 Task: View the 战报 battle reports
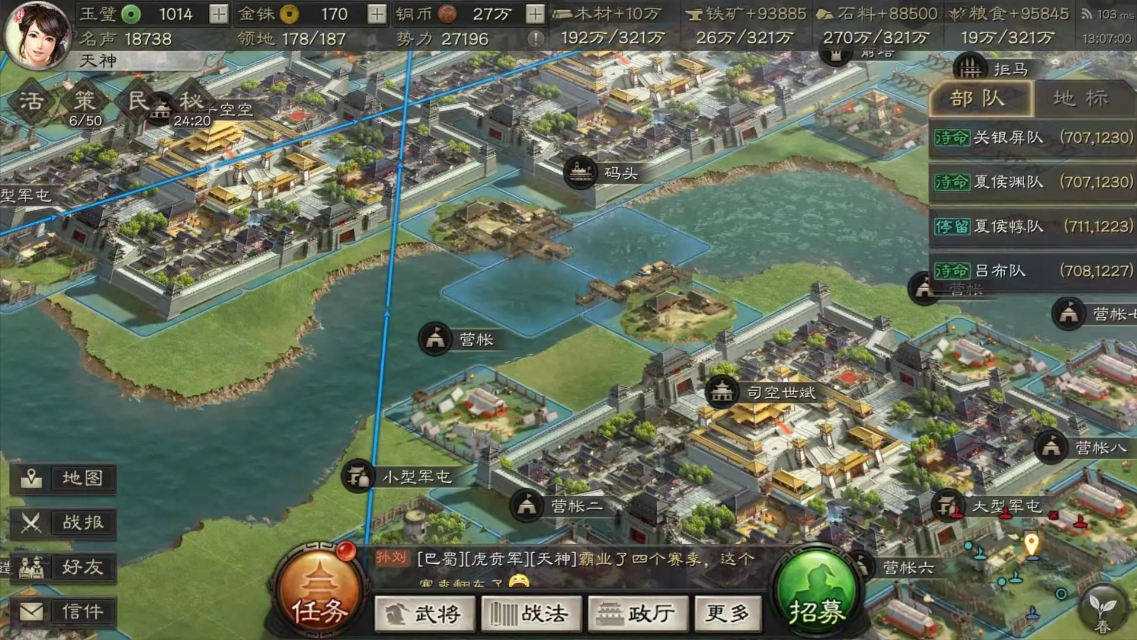65,522
